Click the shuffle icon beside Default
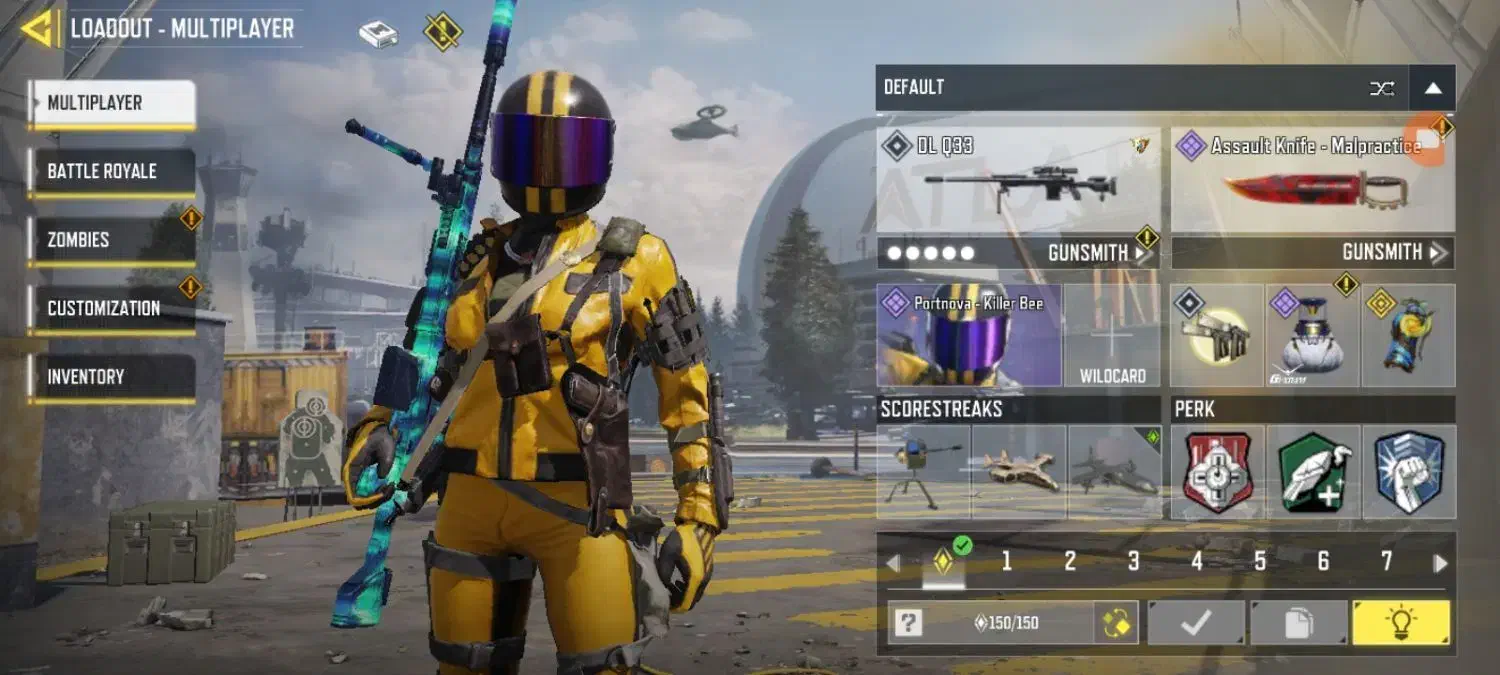This screenshot has height=675, width=1500. click(1382, 88)
